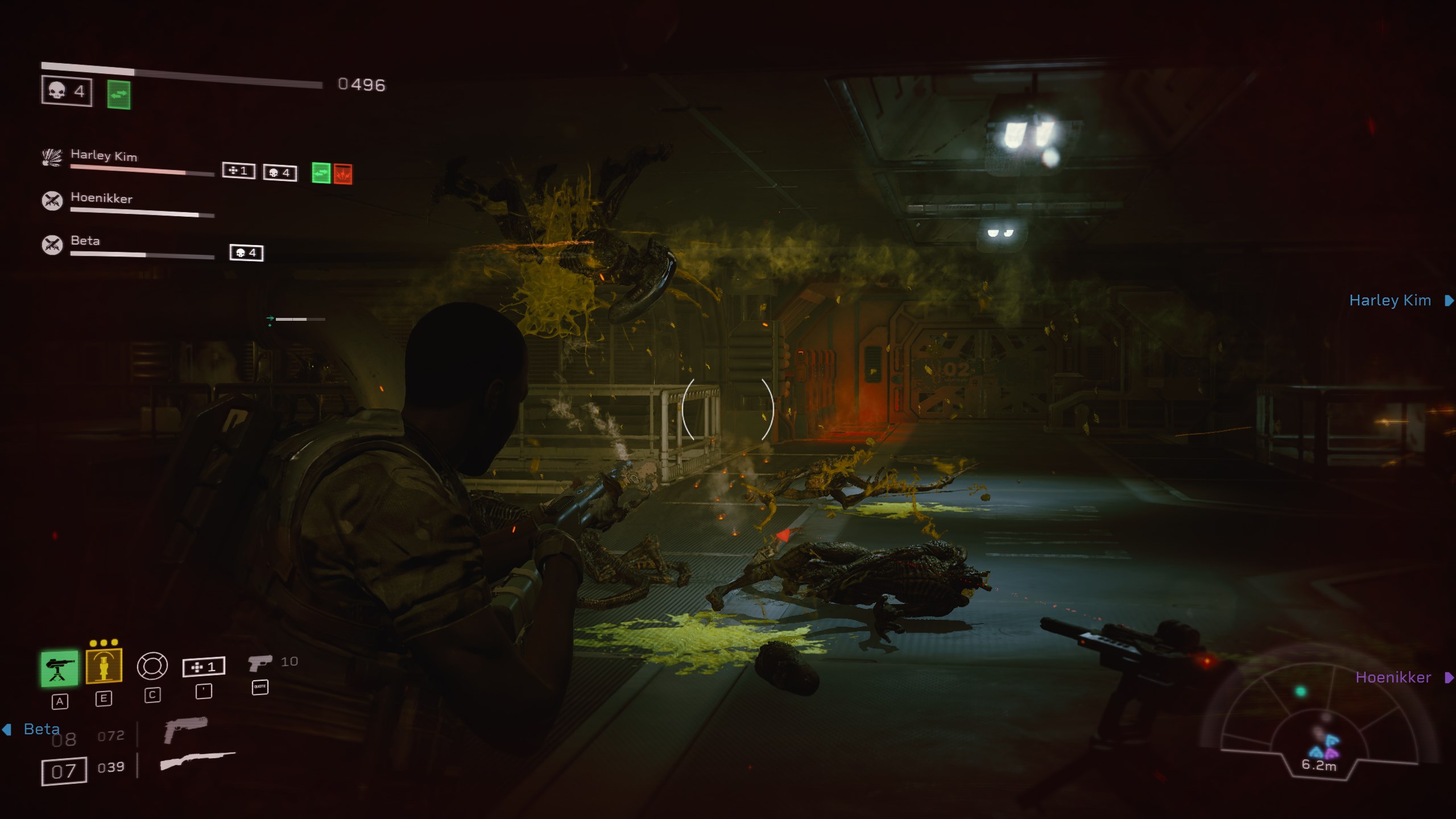Select Beta in the squad list
The height and width of the screenshot is (819, 1456).
(x=85, y=241)
